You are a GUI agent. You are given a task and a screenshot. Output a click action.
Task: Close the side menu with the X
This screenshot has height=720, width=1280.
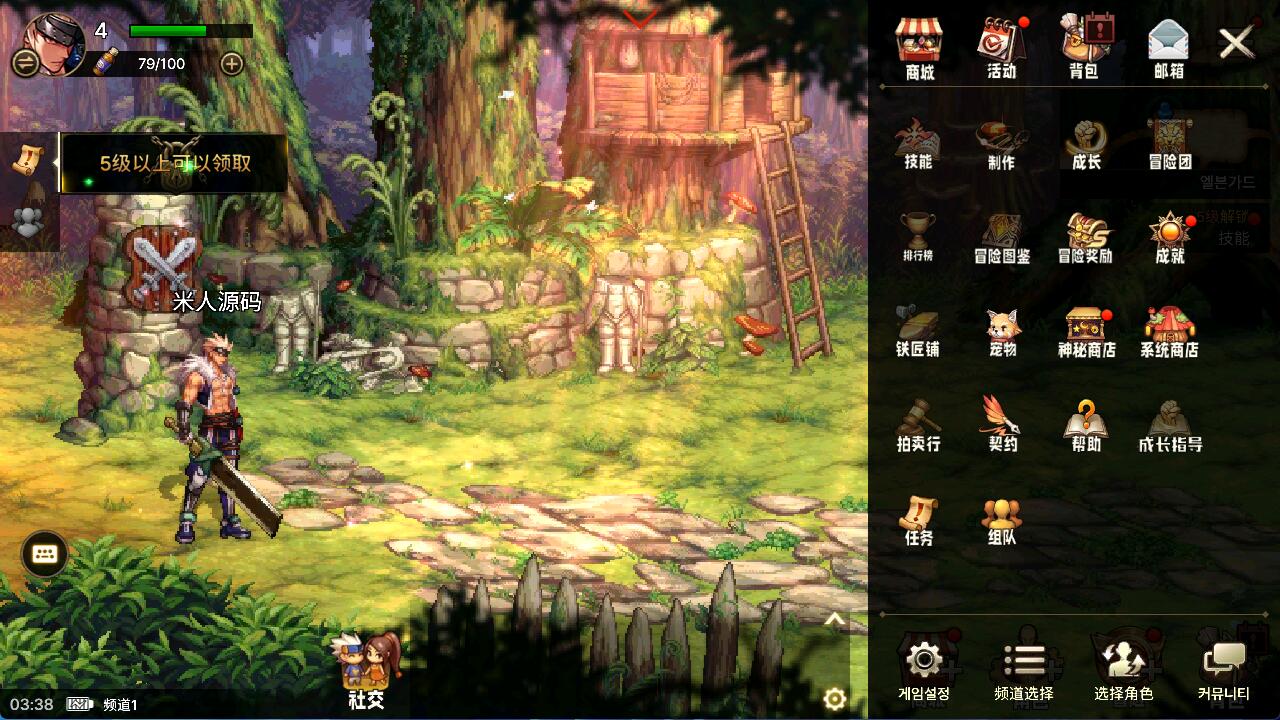pos(1237,42)
